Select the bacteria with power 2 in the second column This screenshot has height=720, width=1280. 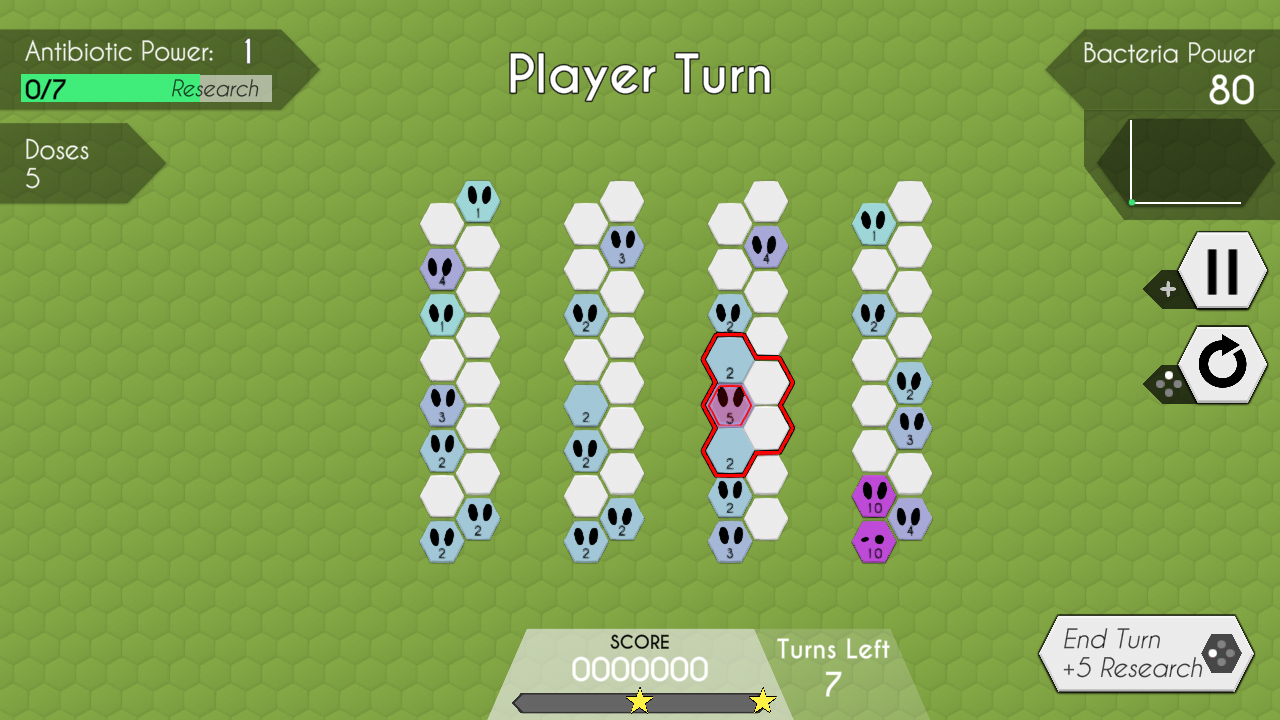pos(584,318)
